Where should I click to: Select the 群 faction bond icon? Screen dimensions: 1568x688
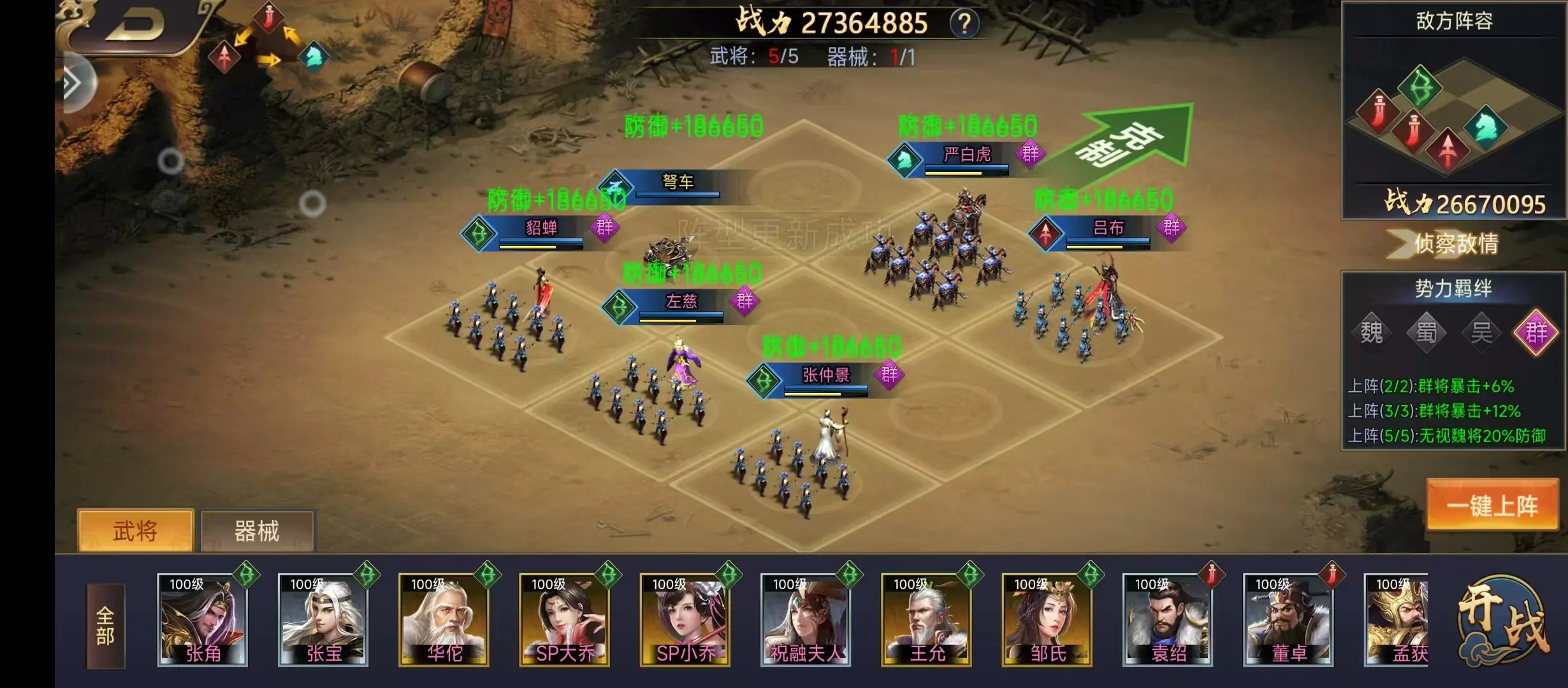(1535, 332)
